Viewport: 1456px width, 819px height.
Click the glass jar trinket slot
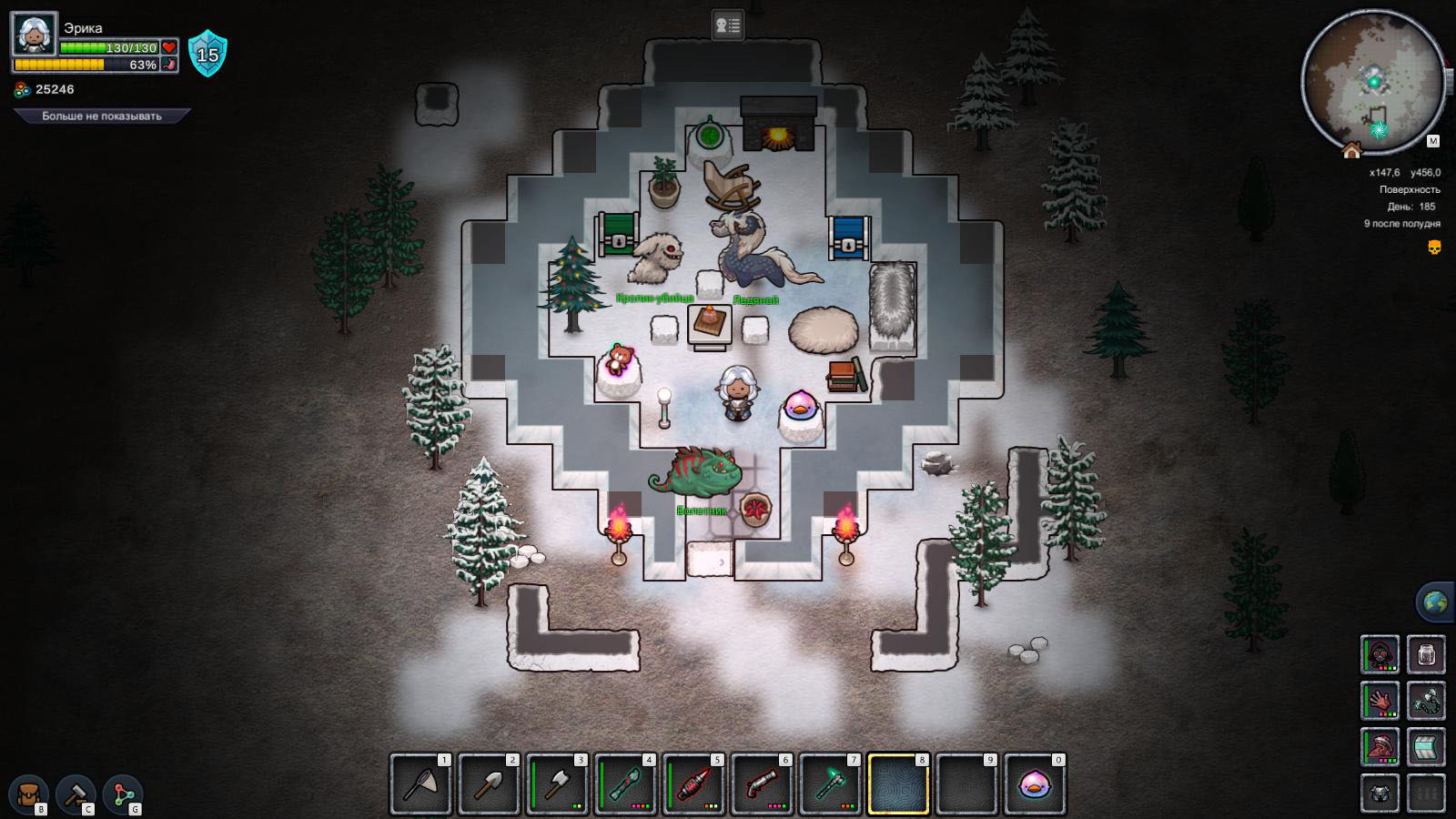point(1426,653)
